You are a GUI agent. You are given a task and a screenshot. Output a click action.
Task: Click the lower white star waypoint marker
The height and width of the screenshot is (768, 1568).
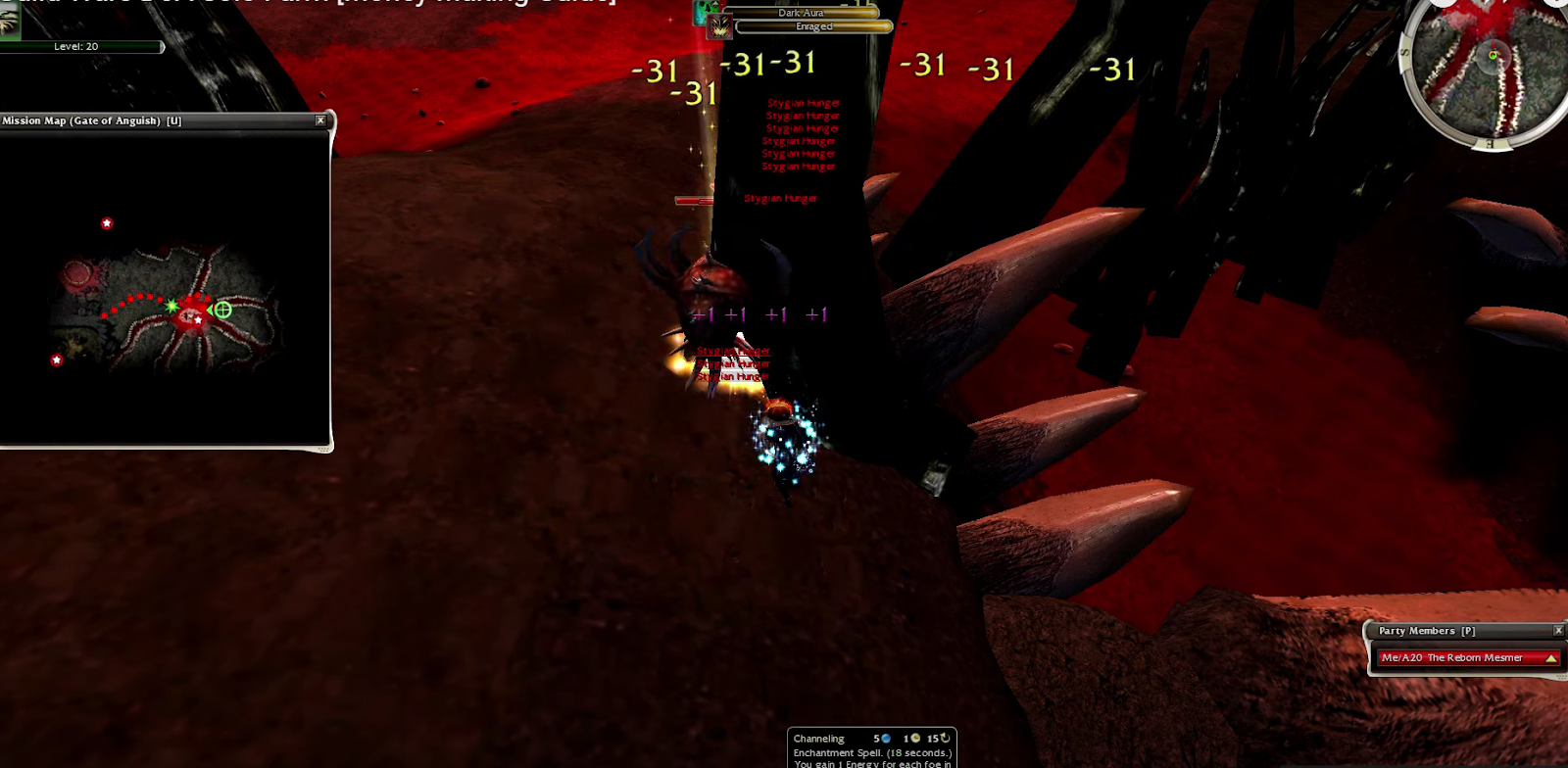coord(56,359)
